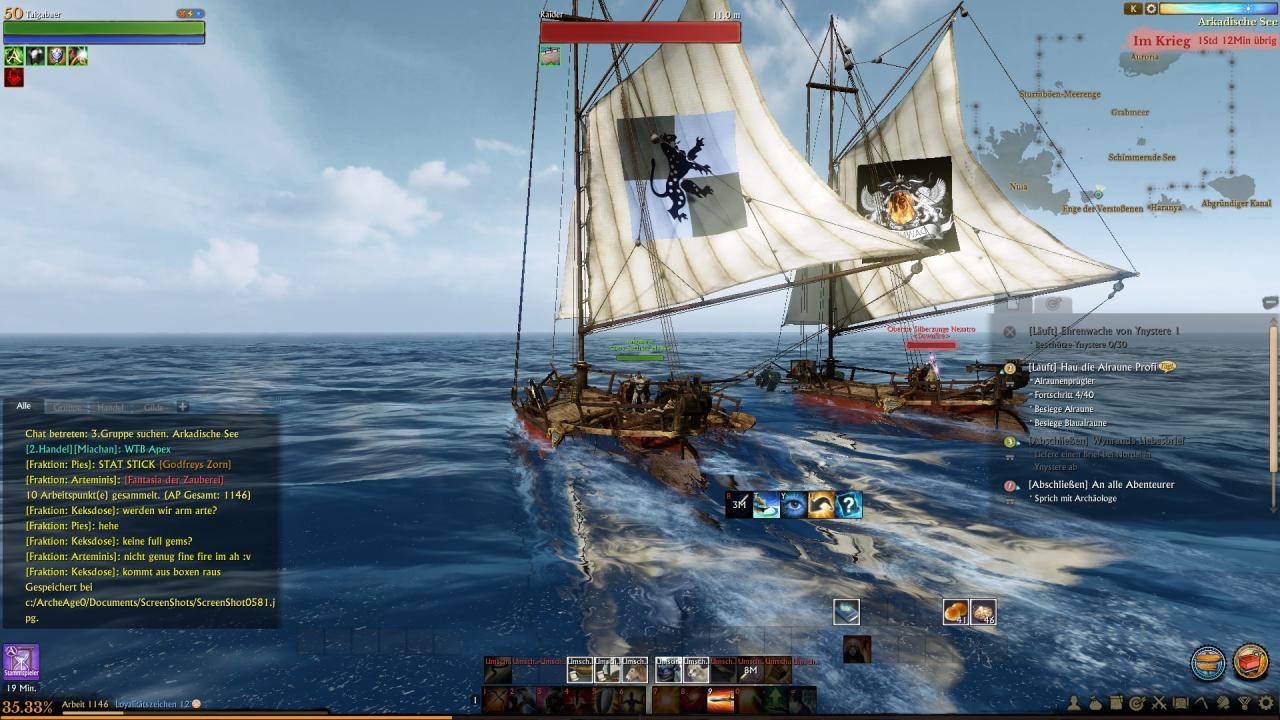
Task: Collapse the Wynrands Liebesbrief quest entry
Action: click(1019, 441)
